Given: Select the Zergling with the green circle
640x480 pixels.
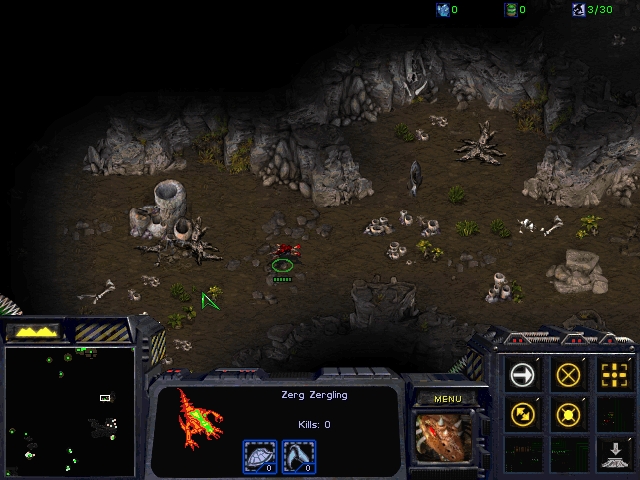Looking at the screenshot, I should (x=284, y=254).
